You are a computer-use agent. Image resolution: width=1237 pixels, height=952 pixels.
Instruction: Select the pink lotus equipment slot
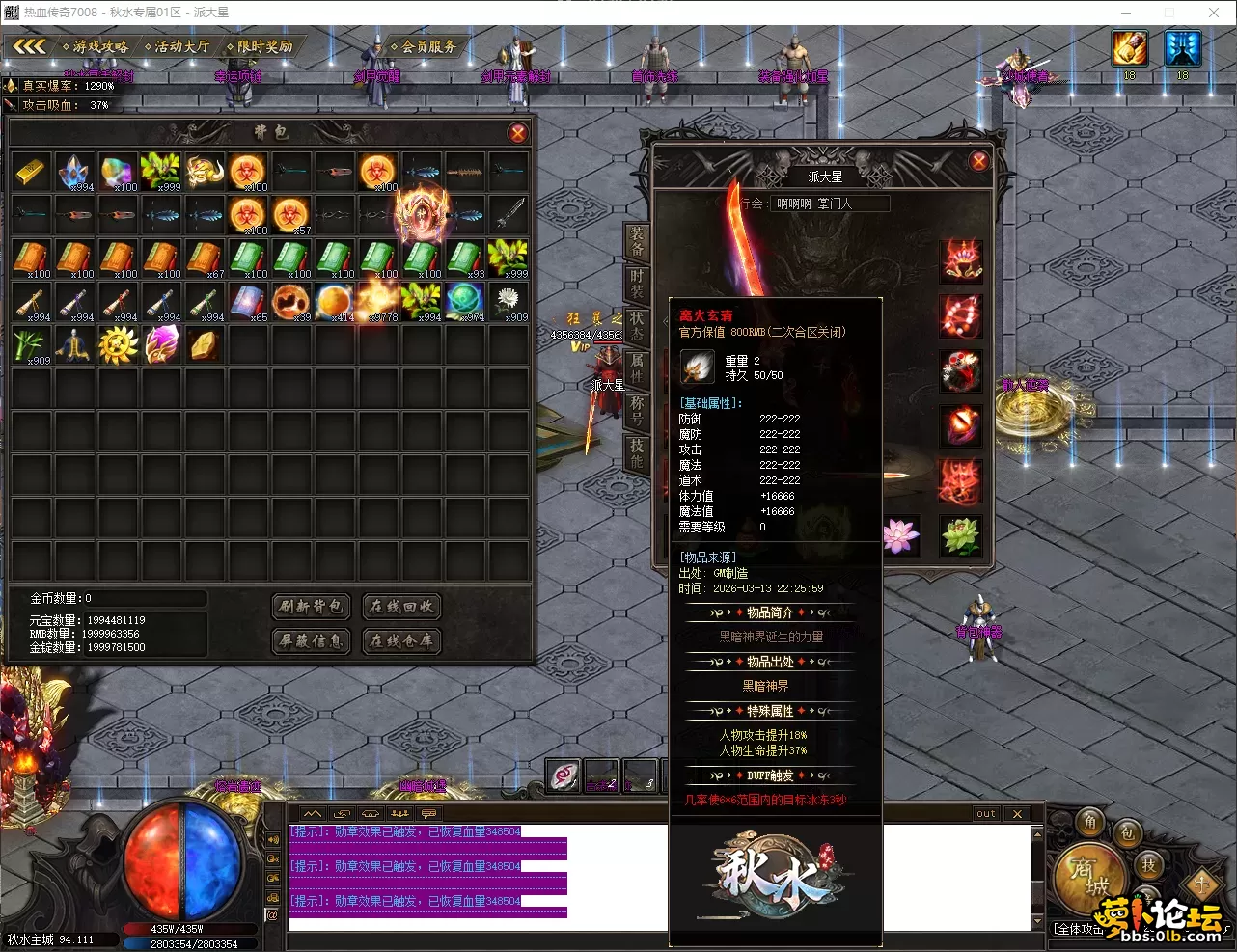pos(900,536)
